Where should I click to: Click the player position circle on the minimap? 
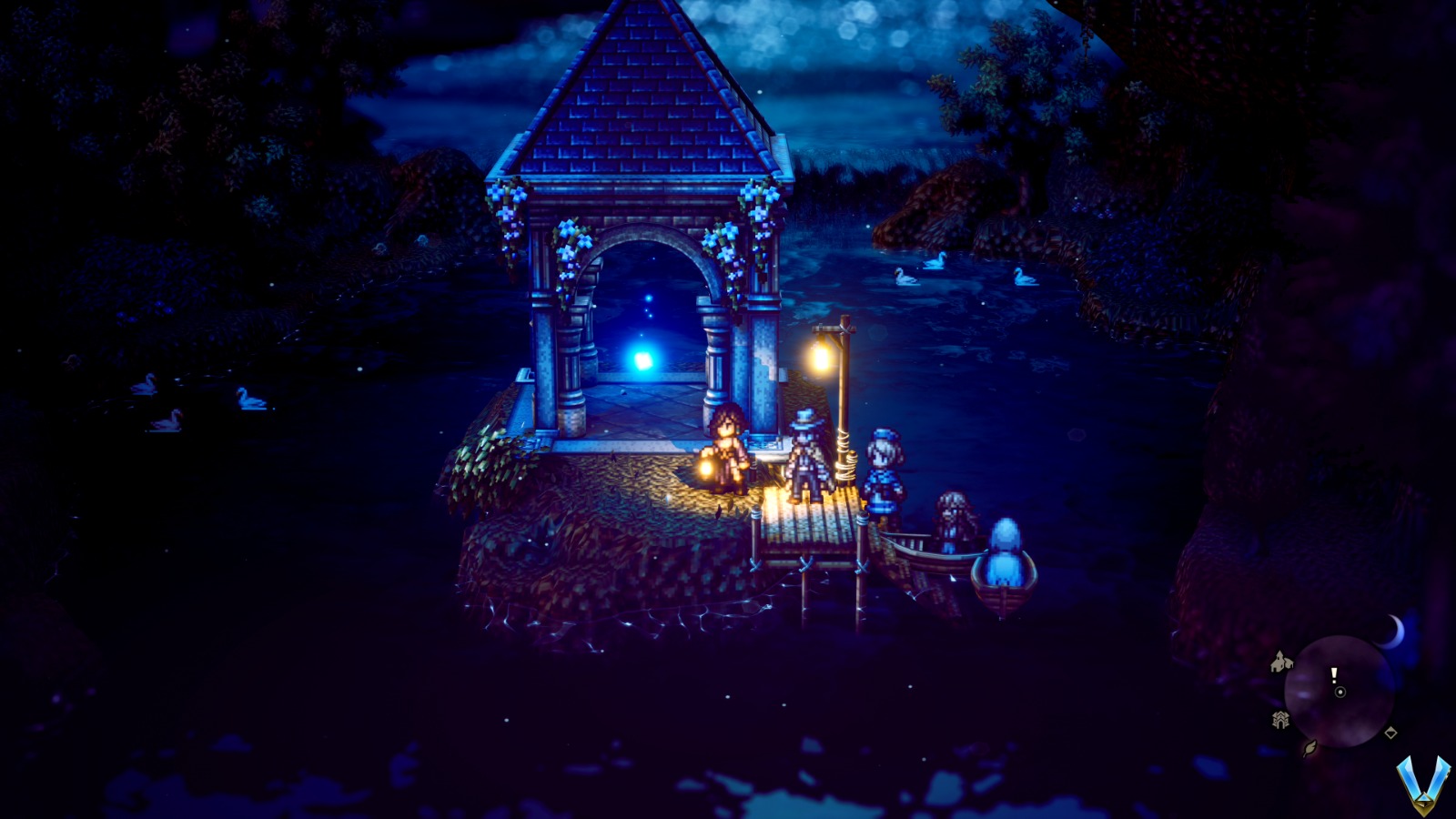point(1340,692)
